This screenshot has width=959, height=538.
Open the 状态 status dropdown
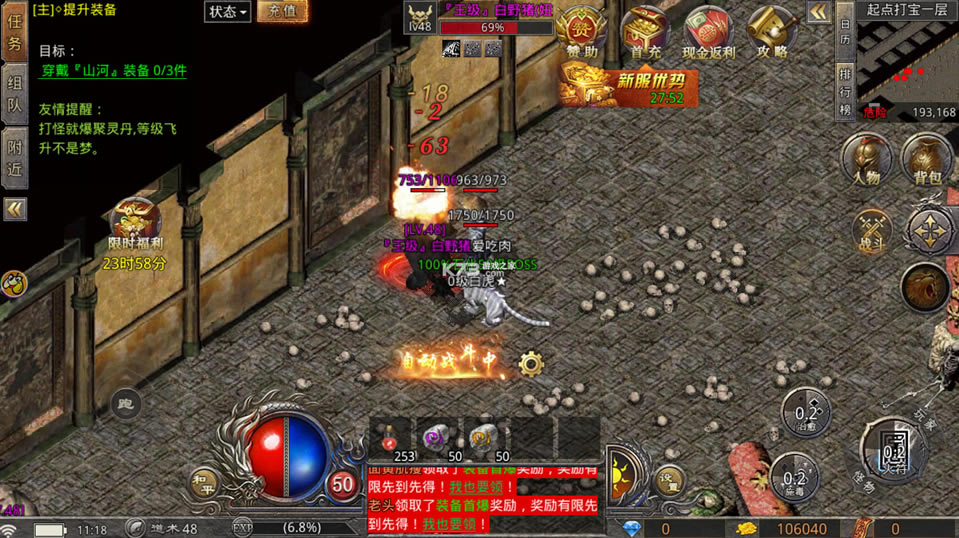pos(227,12)
